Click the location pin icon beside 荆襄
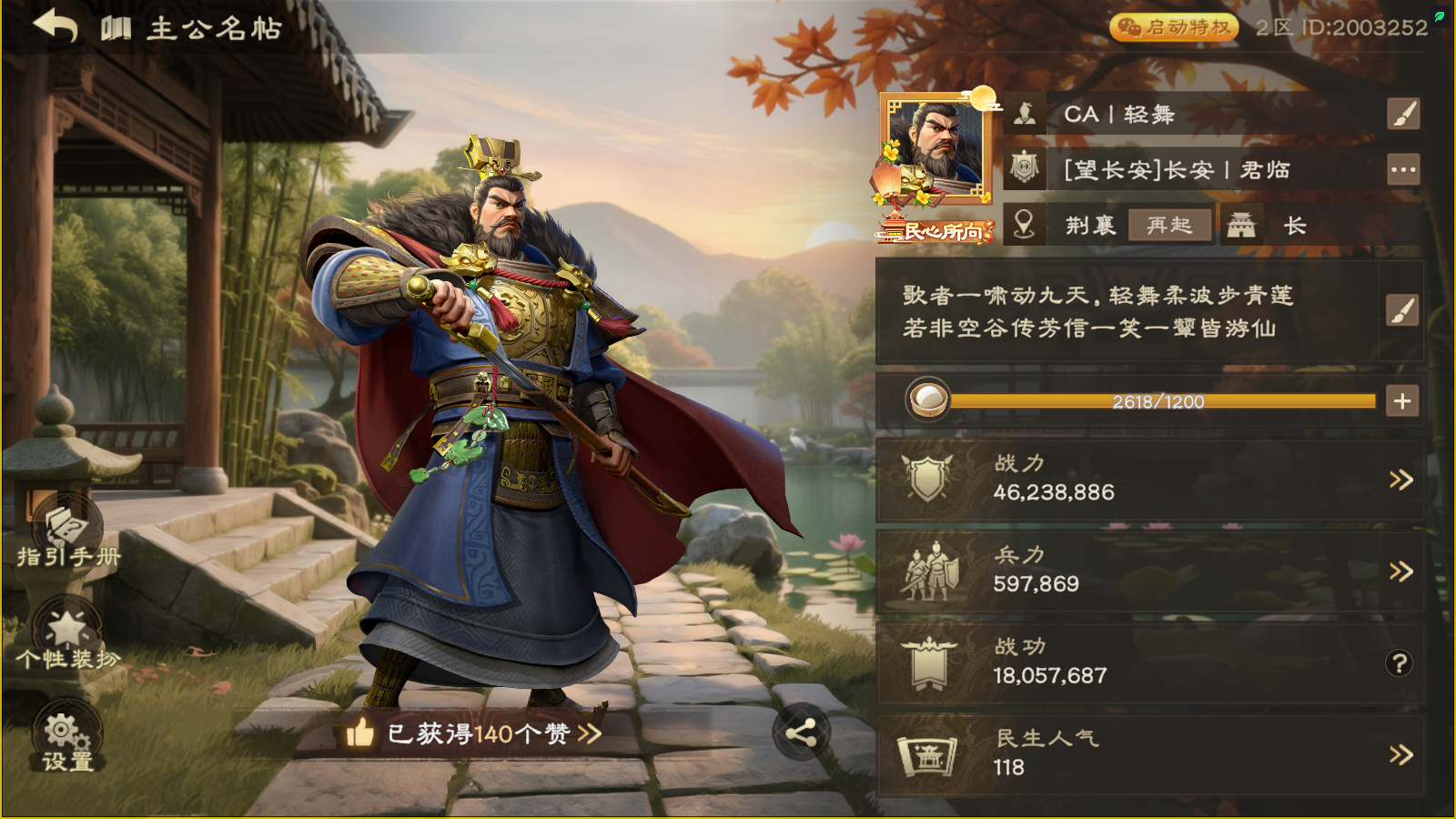Viewport: 1456px width, 819px height. point(1023,224)
